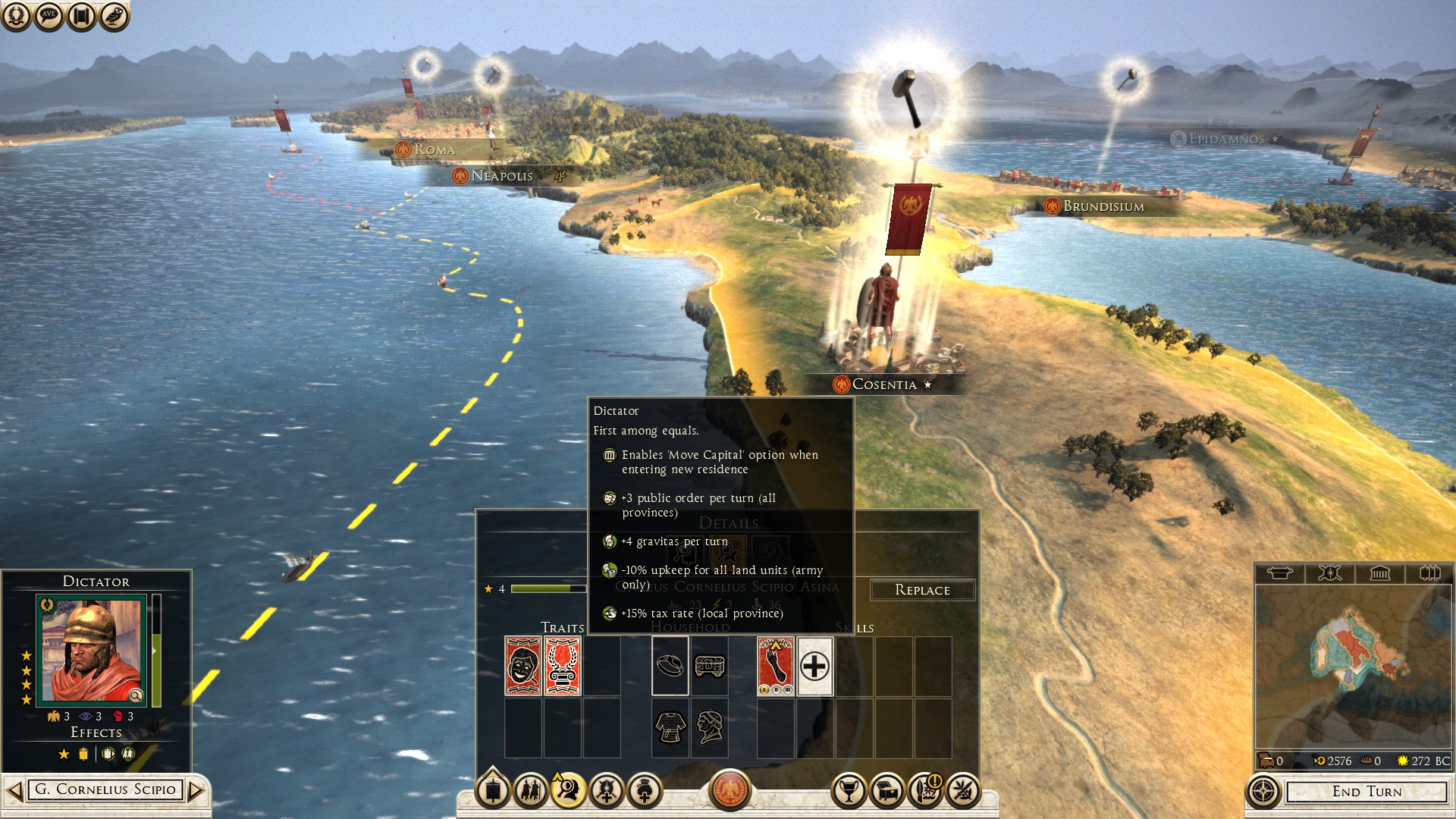
Task: Select the temple column minimap tab
Action: [x=1379, y=573]
